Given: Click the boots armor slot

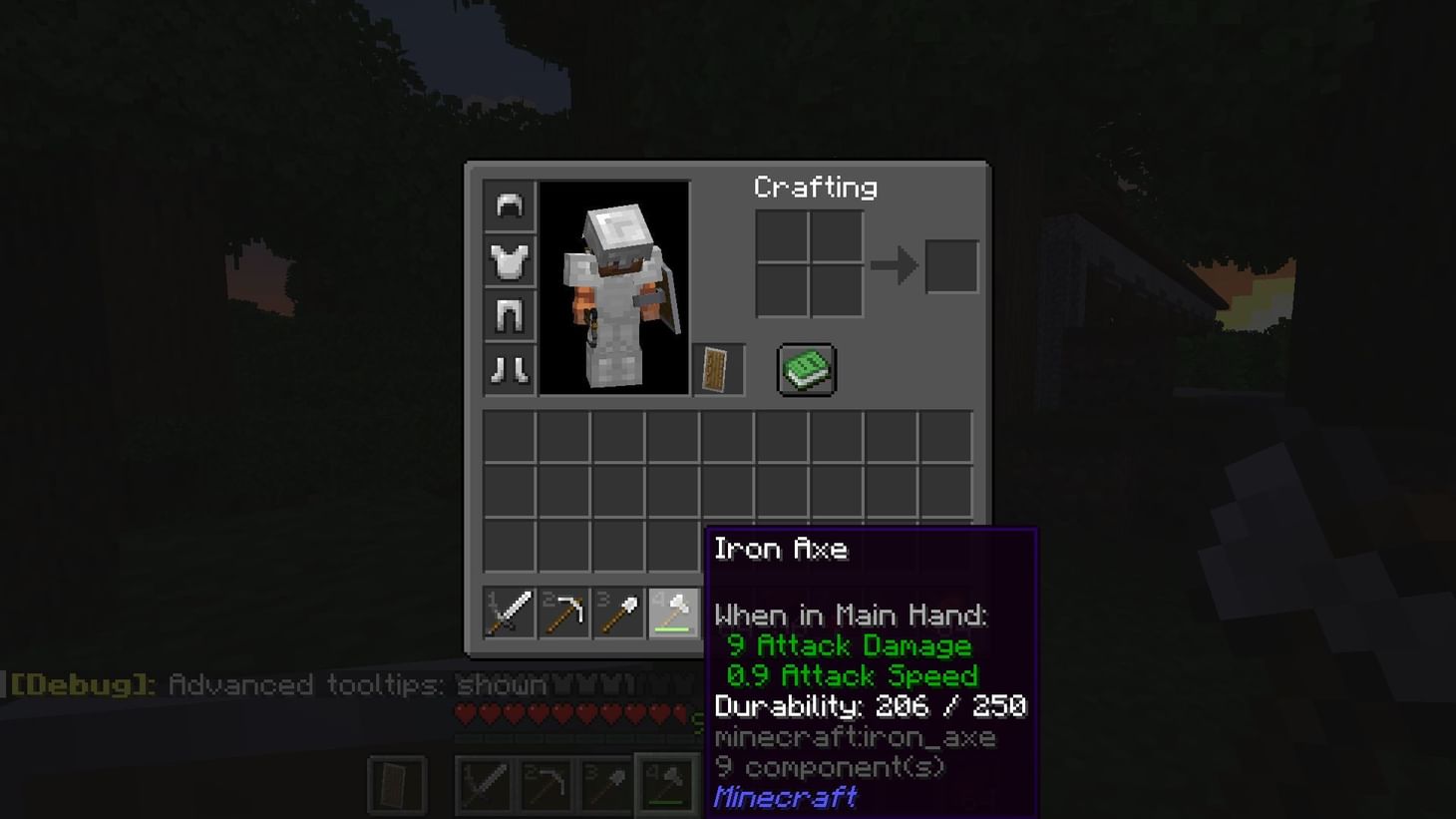Looking at the screenshot, I should pyautogui.click(x=508, y=368).
